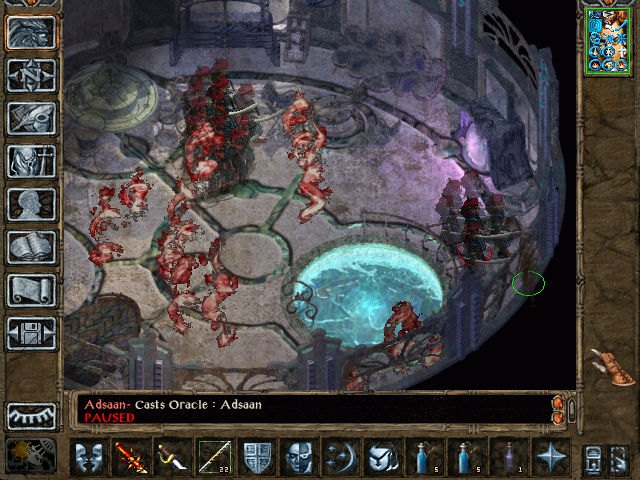Screen dimensions: 640x480
Task: Open the area map screen
Action: tap(31, 75)
